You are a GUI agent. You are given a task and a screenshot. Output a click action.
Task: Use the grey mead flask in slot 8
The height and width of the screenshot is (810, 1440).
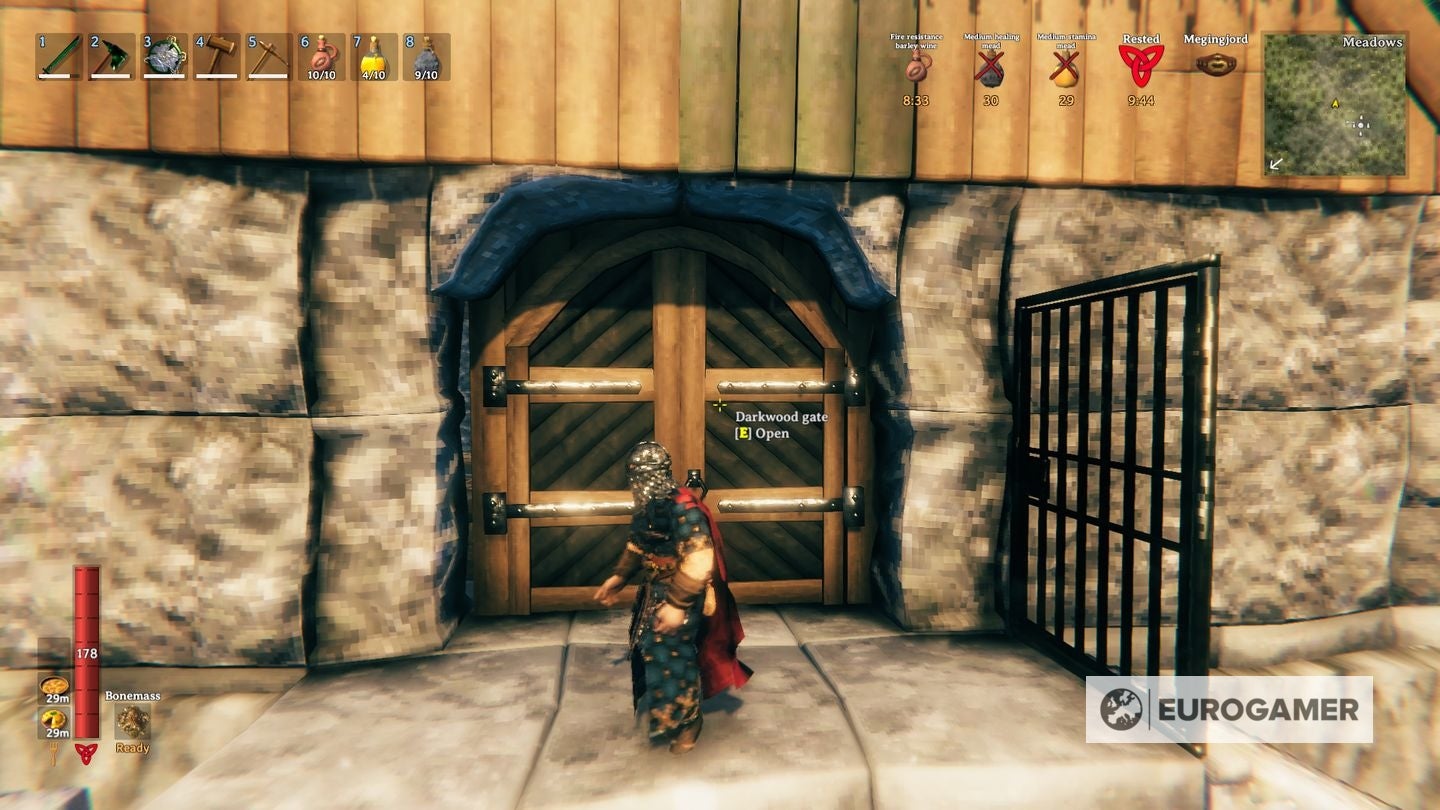pyautogui.click(x=426, y=57)
